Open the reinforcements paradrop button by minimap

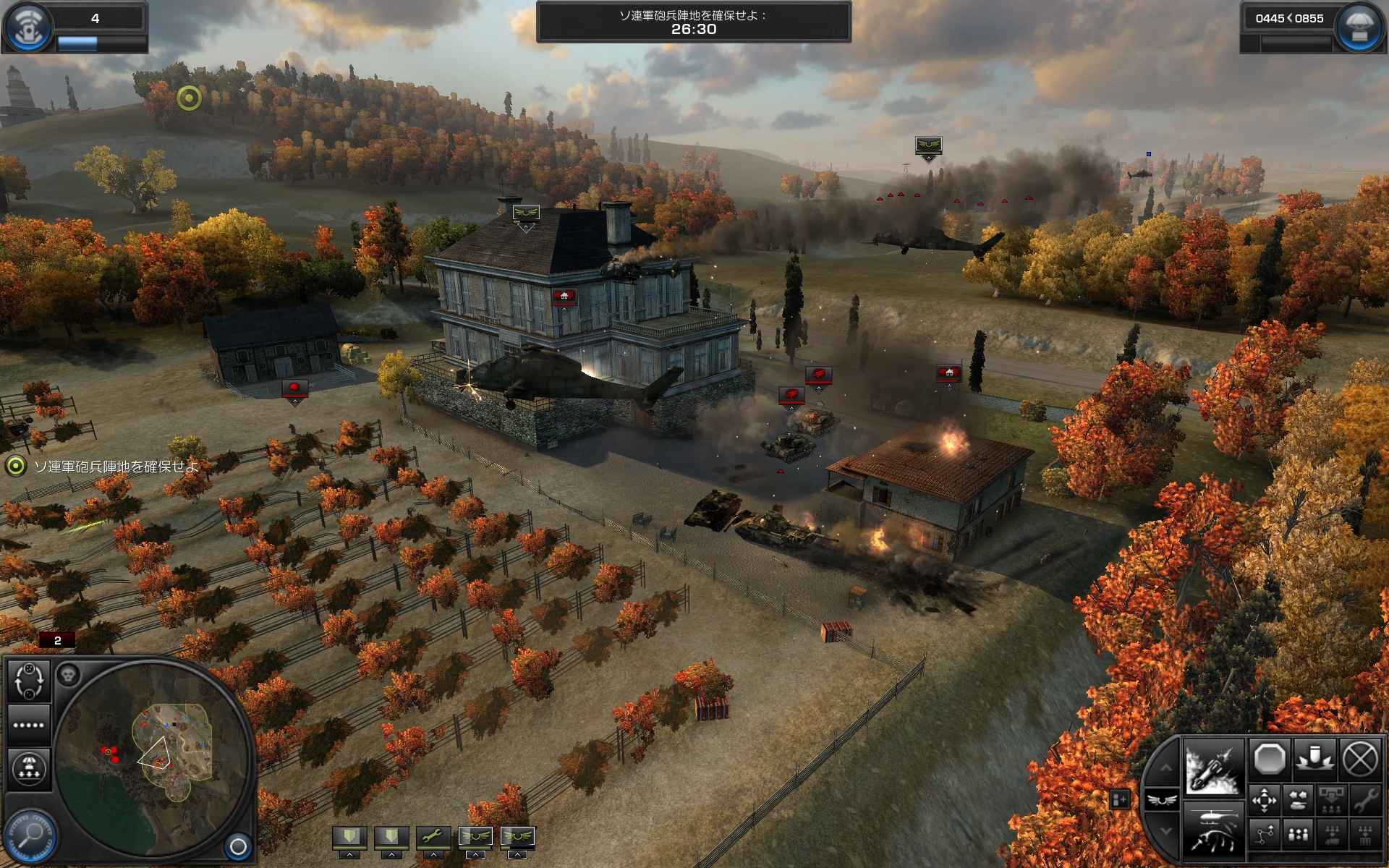point(29,768)
